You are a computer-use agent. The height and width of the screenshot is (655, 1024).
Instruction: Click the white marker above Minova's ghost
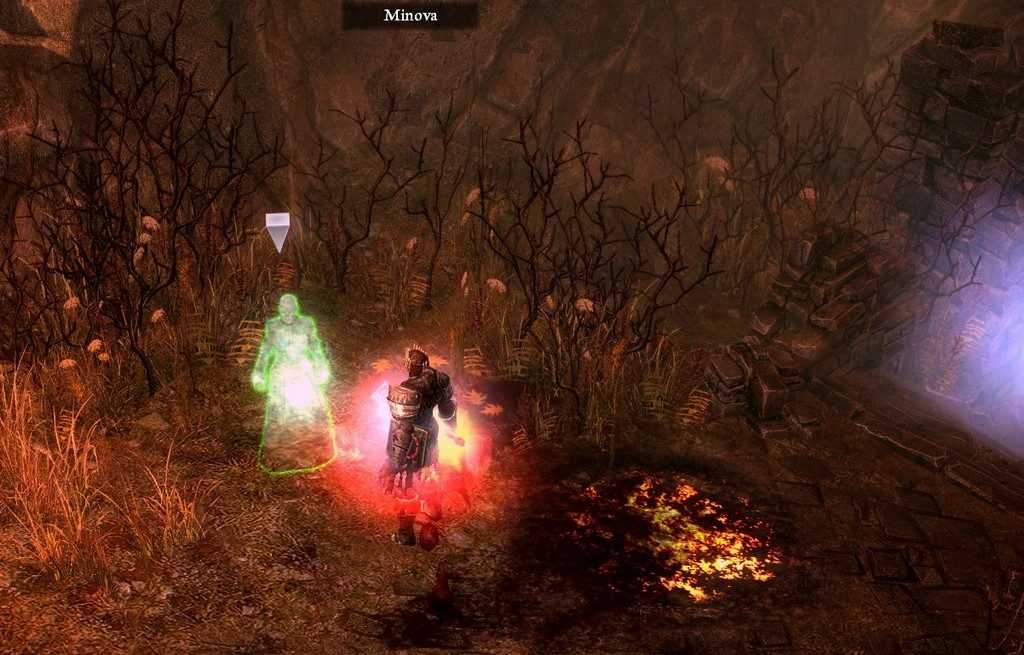coord(277,231)
